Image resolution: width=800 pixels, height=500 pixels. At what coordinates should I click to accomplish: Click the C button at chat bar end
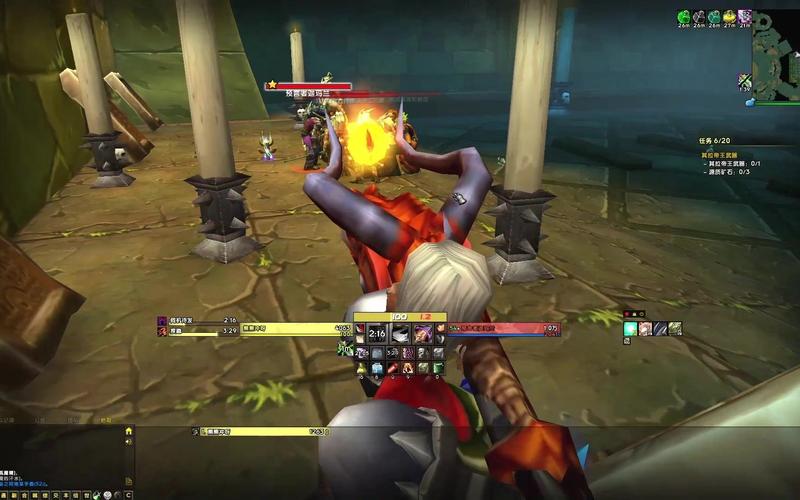pyautogui.click(x=128, y=494)
